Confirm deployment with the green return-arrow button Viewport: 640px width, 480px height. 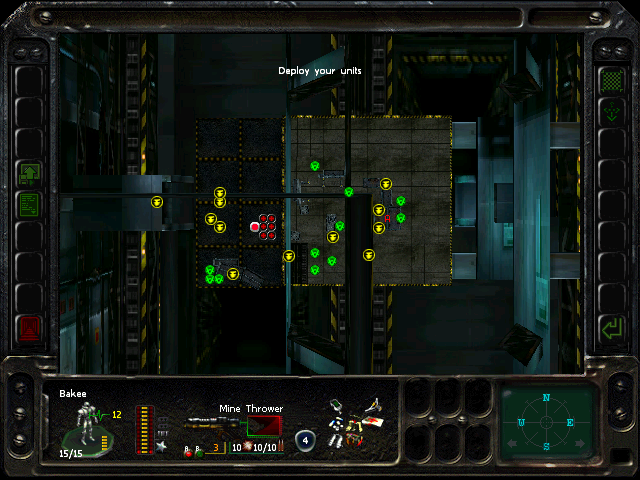[609, 327]
